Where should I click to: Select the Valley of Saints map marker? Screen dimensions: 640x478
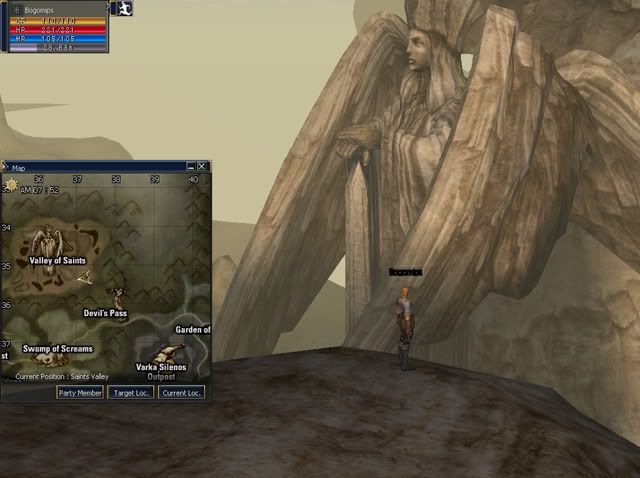pyautogui.click(x=46, y=244)
